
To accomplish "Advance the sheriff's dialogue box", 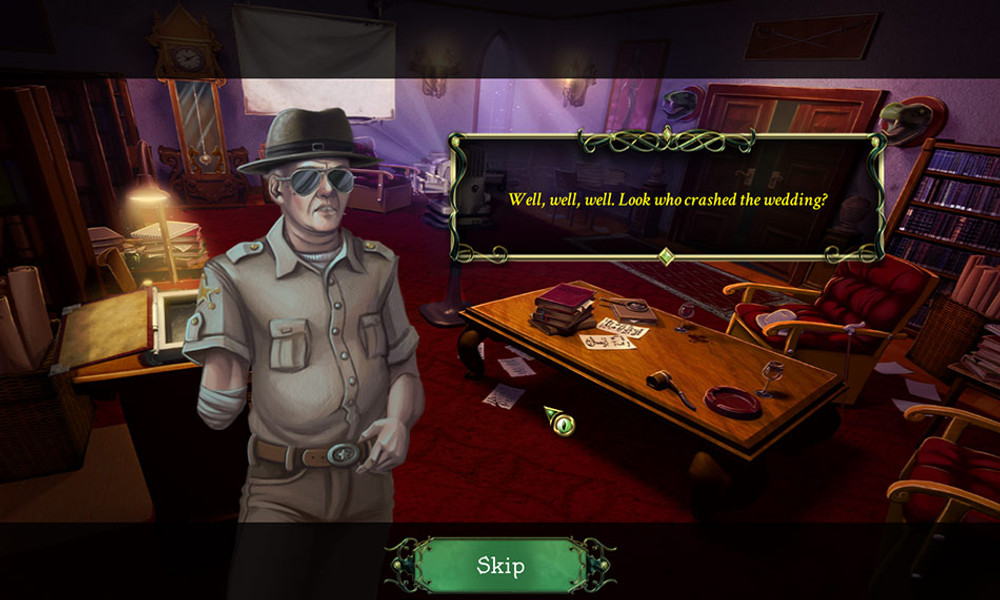I will (x=667, y=198).
